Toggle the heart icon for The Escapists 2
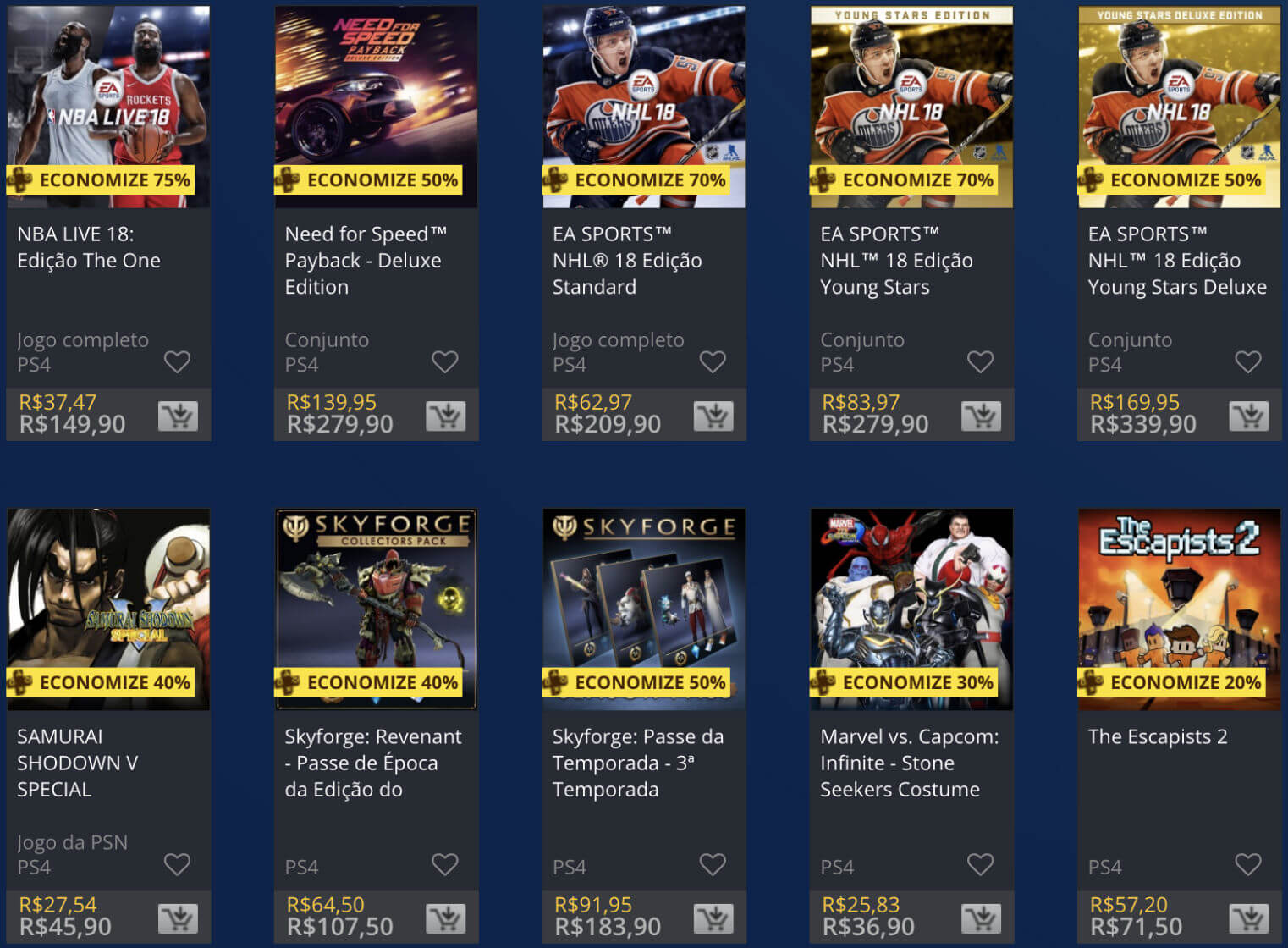 click(x=1248, y=864)
